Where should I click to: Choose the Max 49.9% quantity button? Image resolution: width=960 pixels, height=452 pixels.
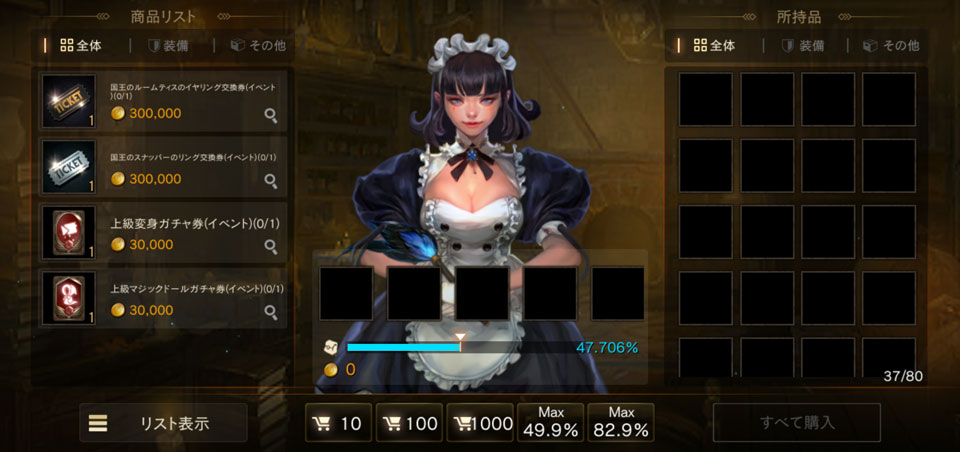point(551,423)
